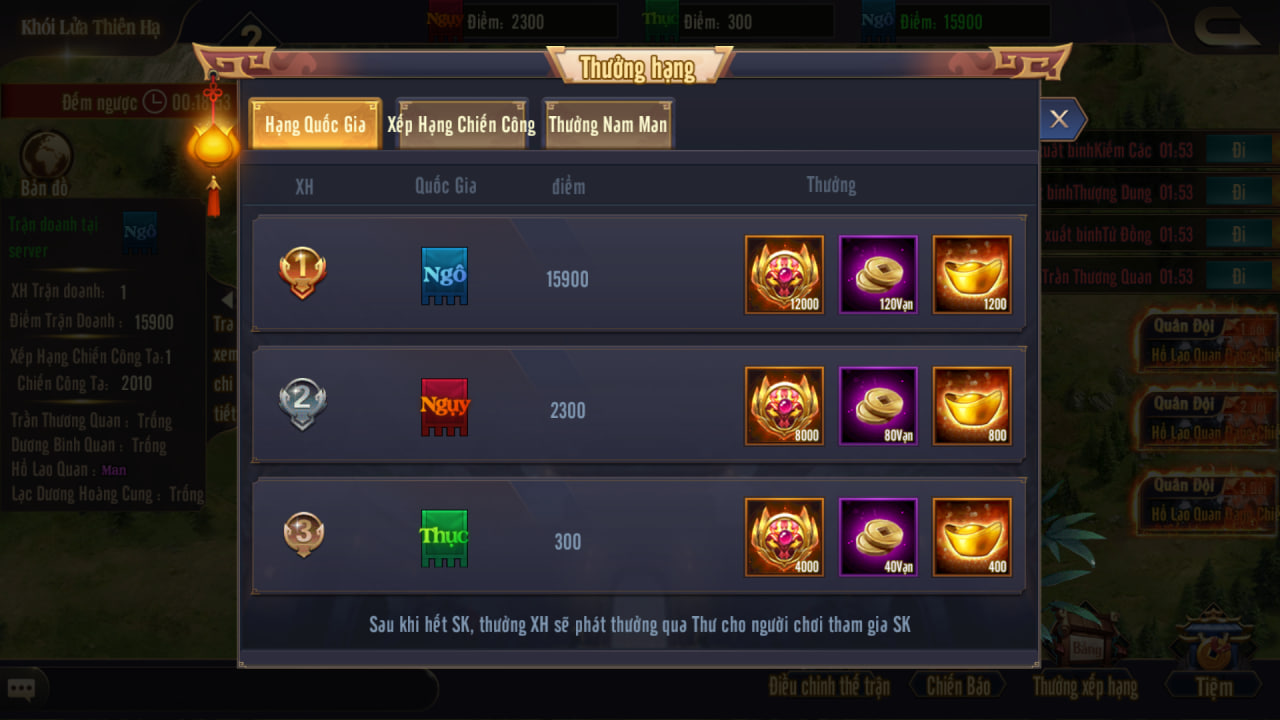Check rank 2 gold ingot reward 800
Viewport: 1280px width, 720px height.
pyautogui.click(x=972, y=406)
